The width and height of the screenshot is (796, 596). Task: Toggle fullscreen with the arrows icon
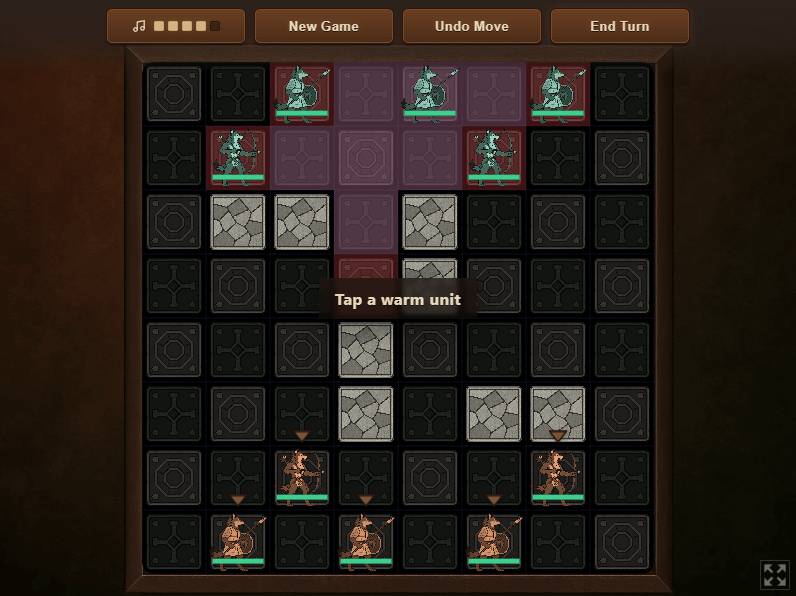point(775,574)
